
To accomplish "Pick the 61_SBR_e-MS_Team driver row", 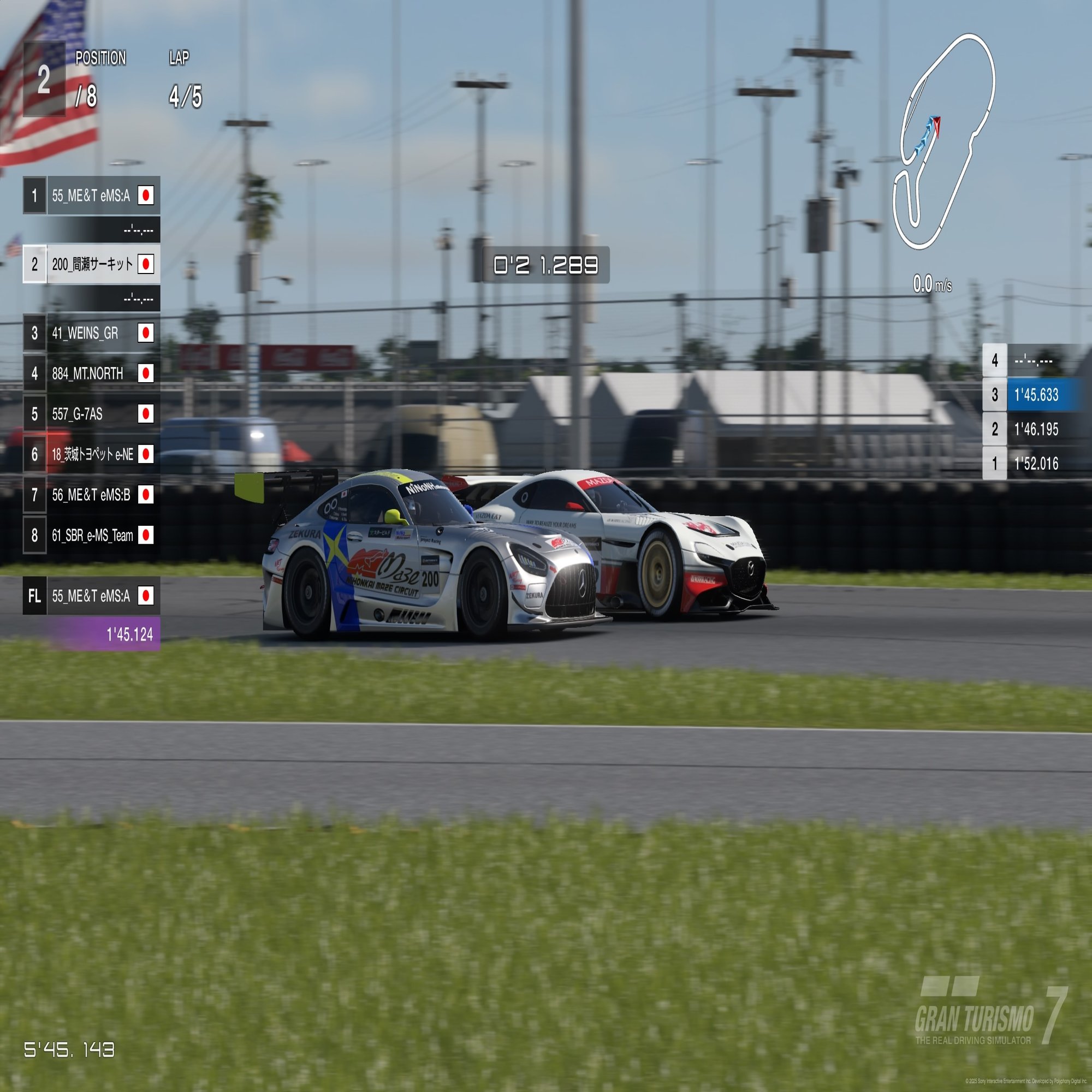I will pyautogui.click(x=92, y=535).
